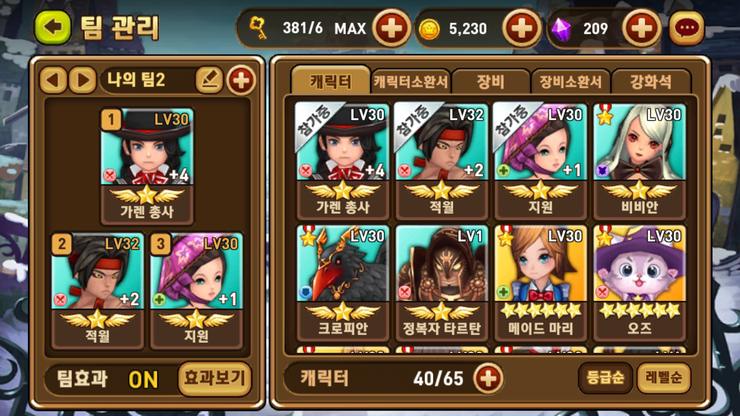Screen dimensions: 740x416
Task: Add purple gems with the plus button
Action: [640, 28]
